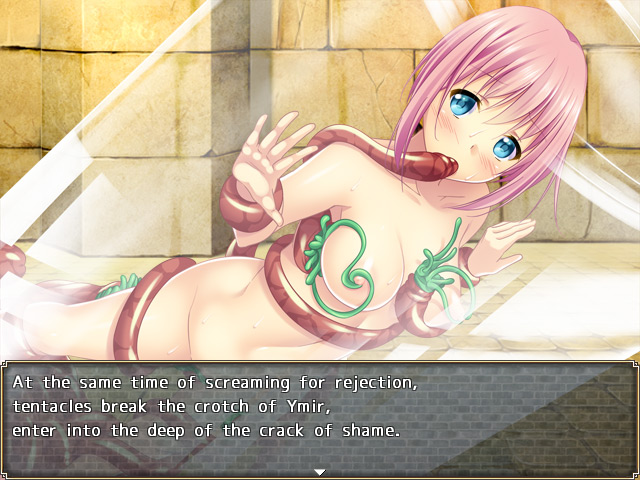Image resolution: width=640 pixels, height=480 pixels.
Task: Click the dialogue box continue arrow
Action: [320, 471]
